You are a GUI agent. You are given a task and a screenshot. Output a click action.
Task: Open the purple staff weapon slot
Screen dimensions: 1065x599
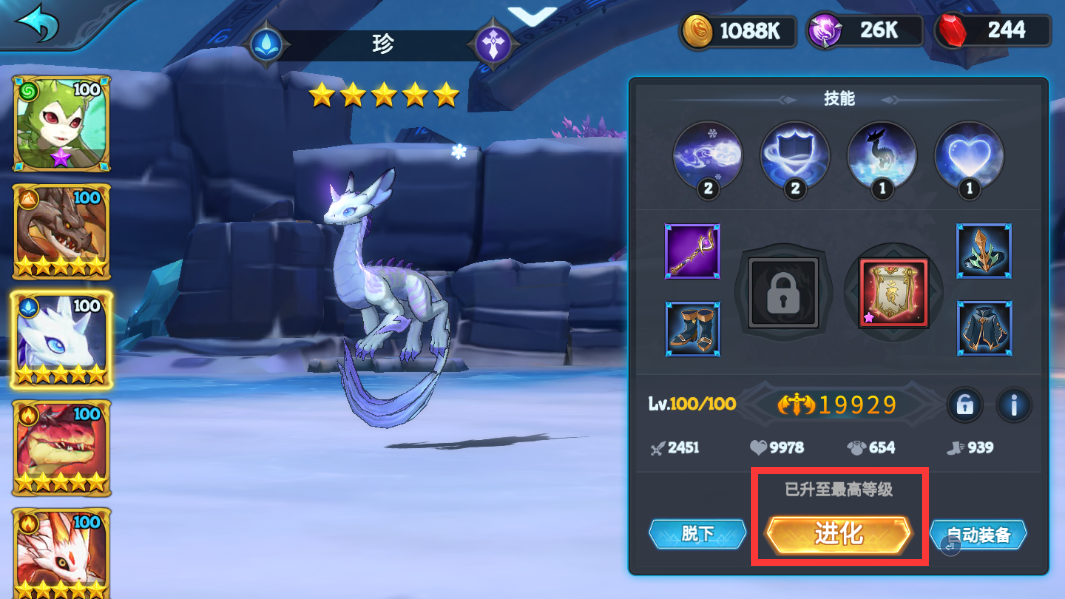click(692, 251)
